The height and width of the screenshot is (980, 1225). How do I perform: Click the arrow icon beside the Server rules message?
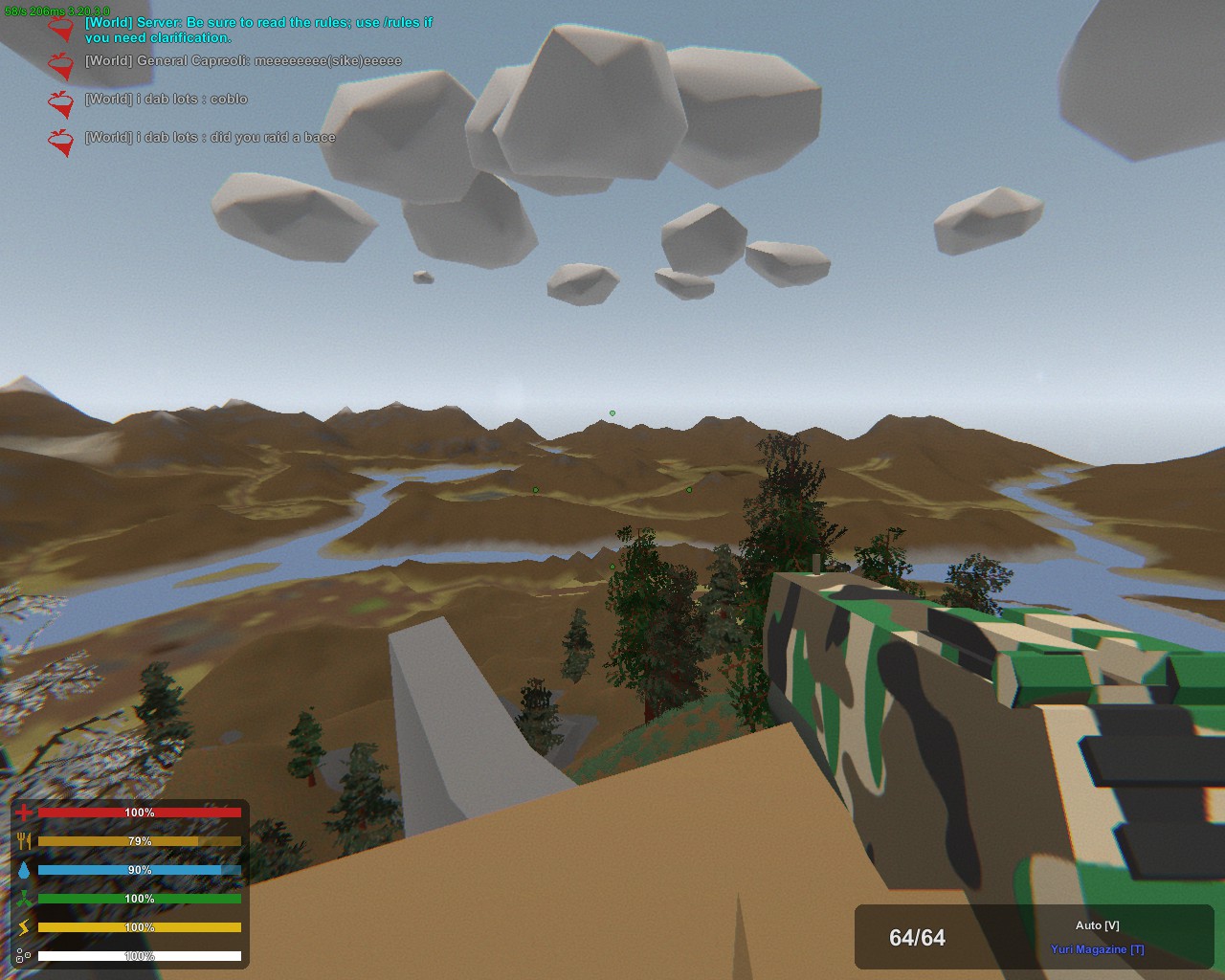pos(62,29)
